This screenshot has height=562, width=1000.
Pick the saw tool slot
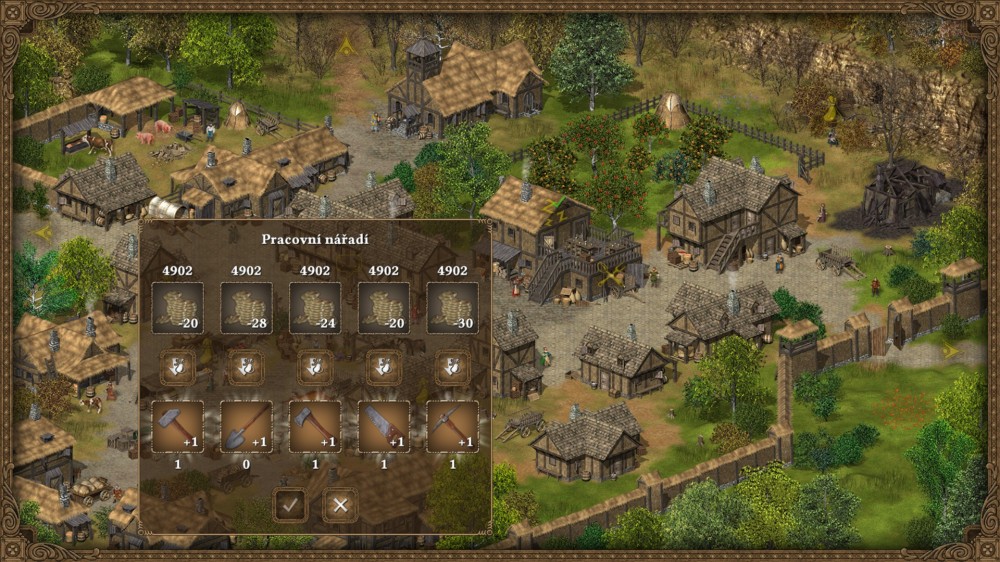click(384, 427)
